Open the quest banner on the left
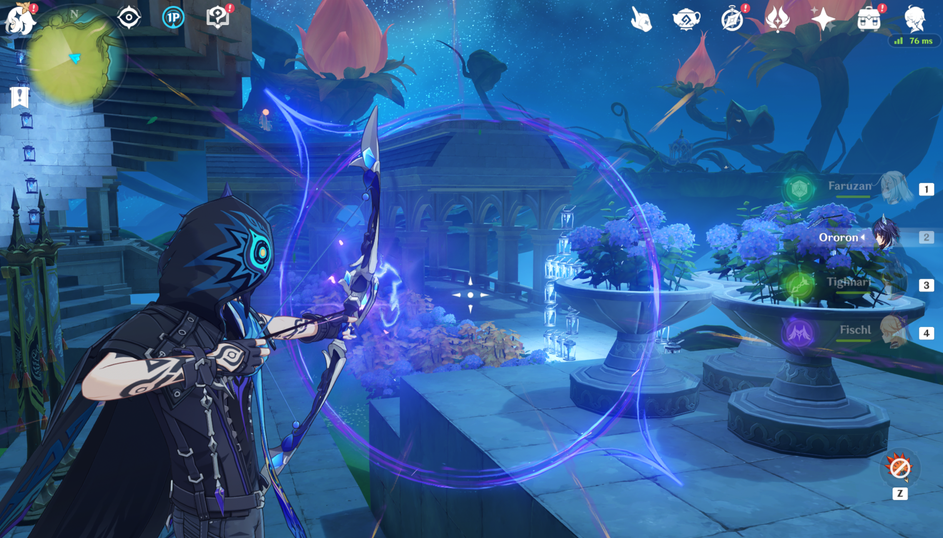 pyautogui.click(x=19, y=97)
